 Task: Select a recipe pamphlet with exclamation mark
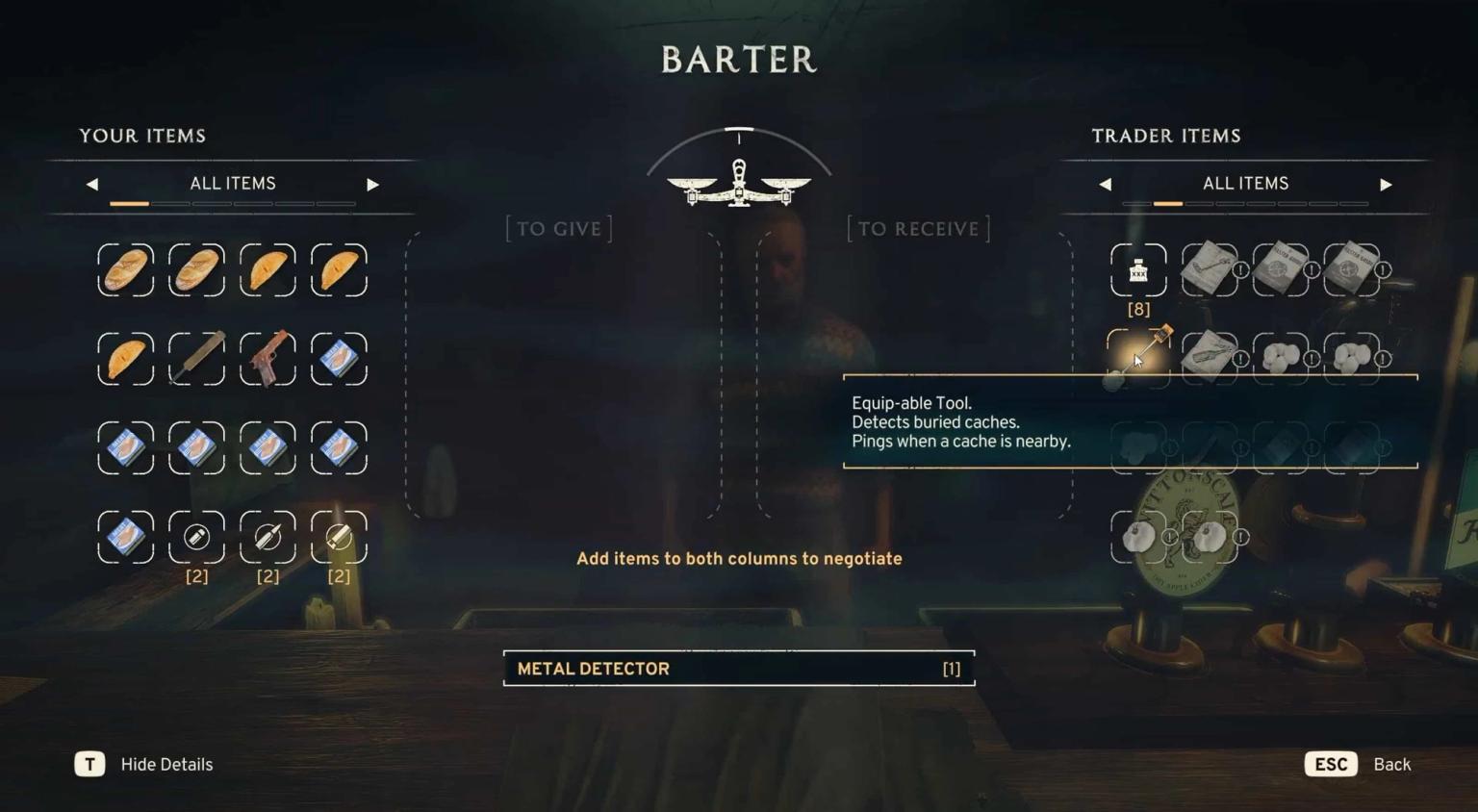tap(1209, 270)
